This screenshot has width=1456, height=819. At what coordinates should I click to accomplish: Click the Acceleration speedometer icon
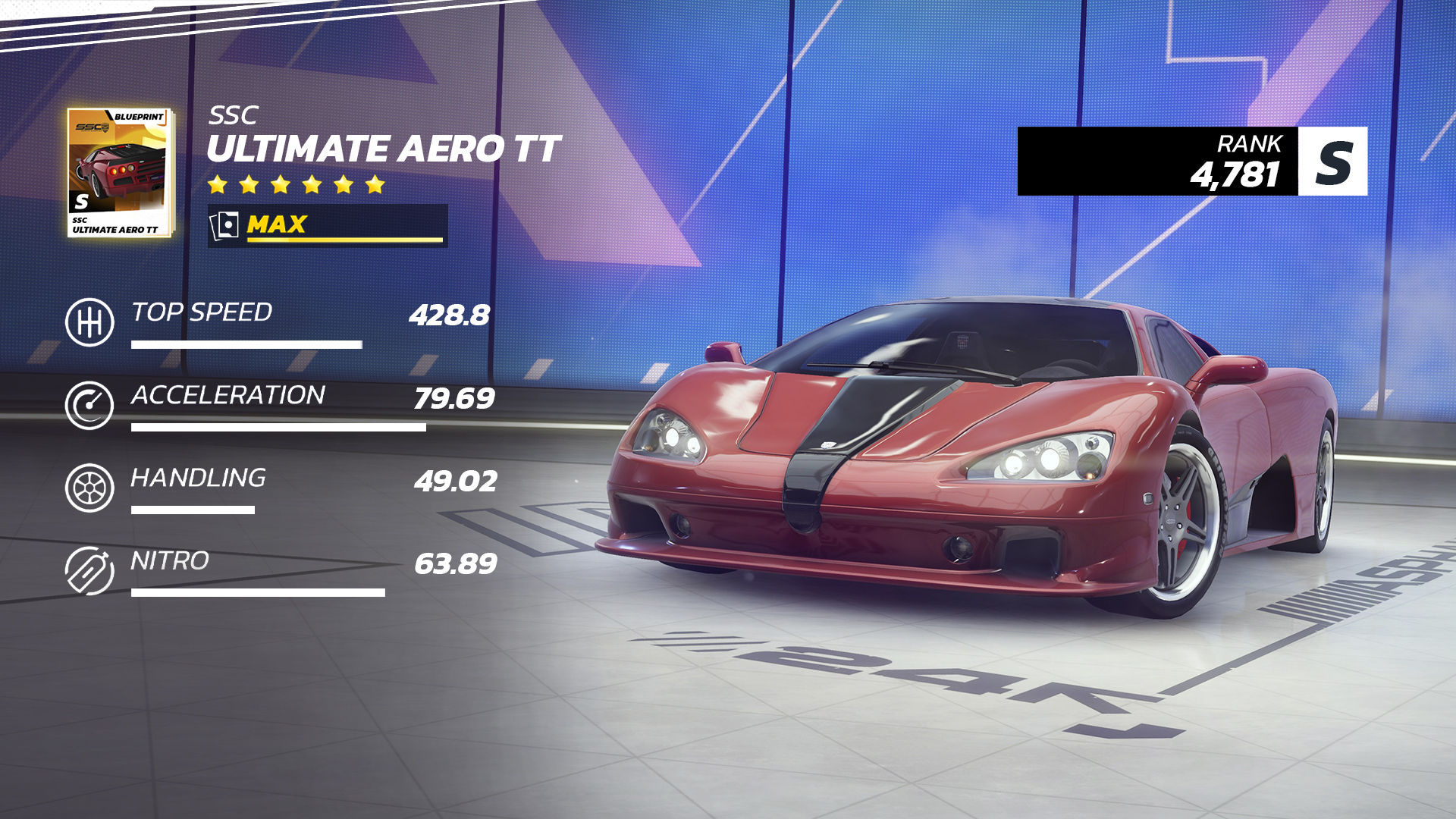90,404
